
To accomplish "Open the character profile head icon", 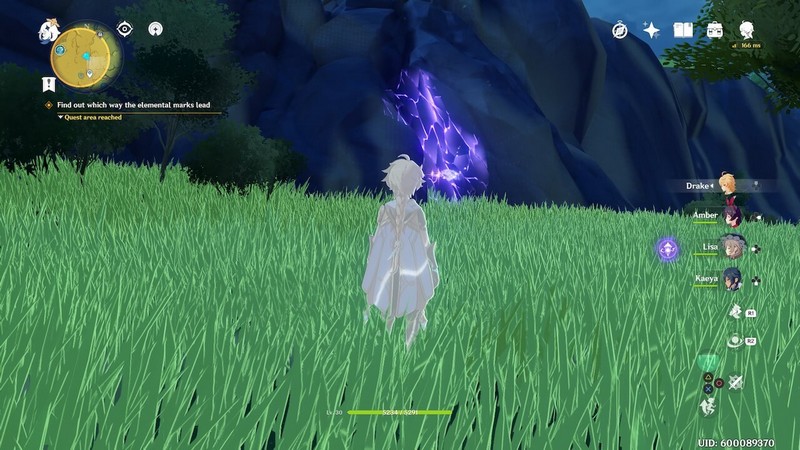I will pos(745,30).
